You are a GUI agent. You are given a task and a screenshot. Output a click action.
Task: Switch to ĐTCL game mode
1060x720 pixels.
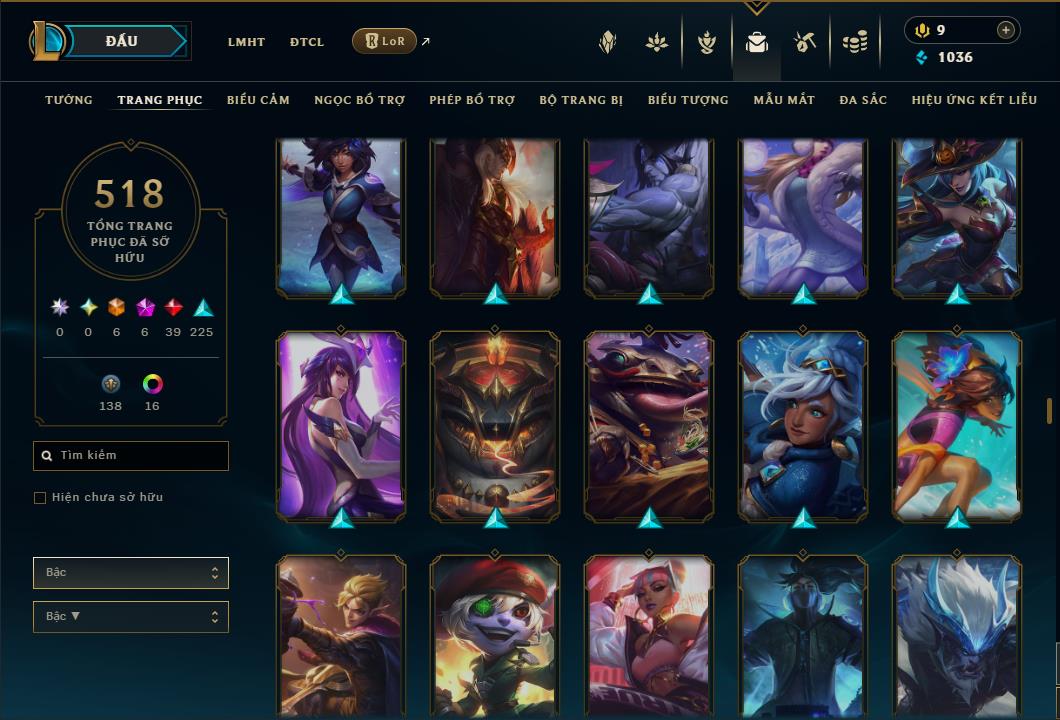pyautogui.click(x=307, y=42)
